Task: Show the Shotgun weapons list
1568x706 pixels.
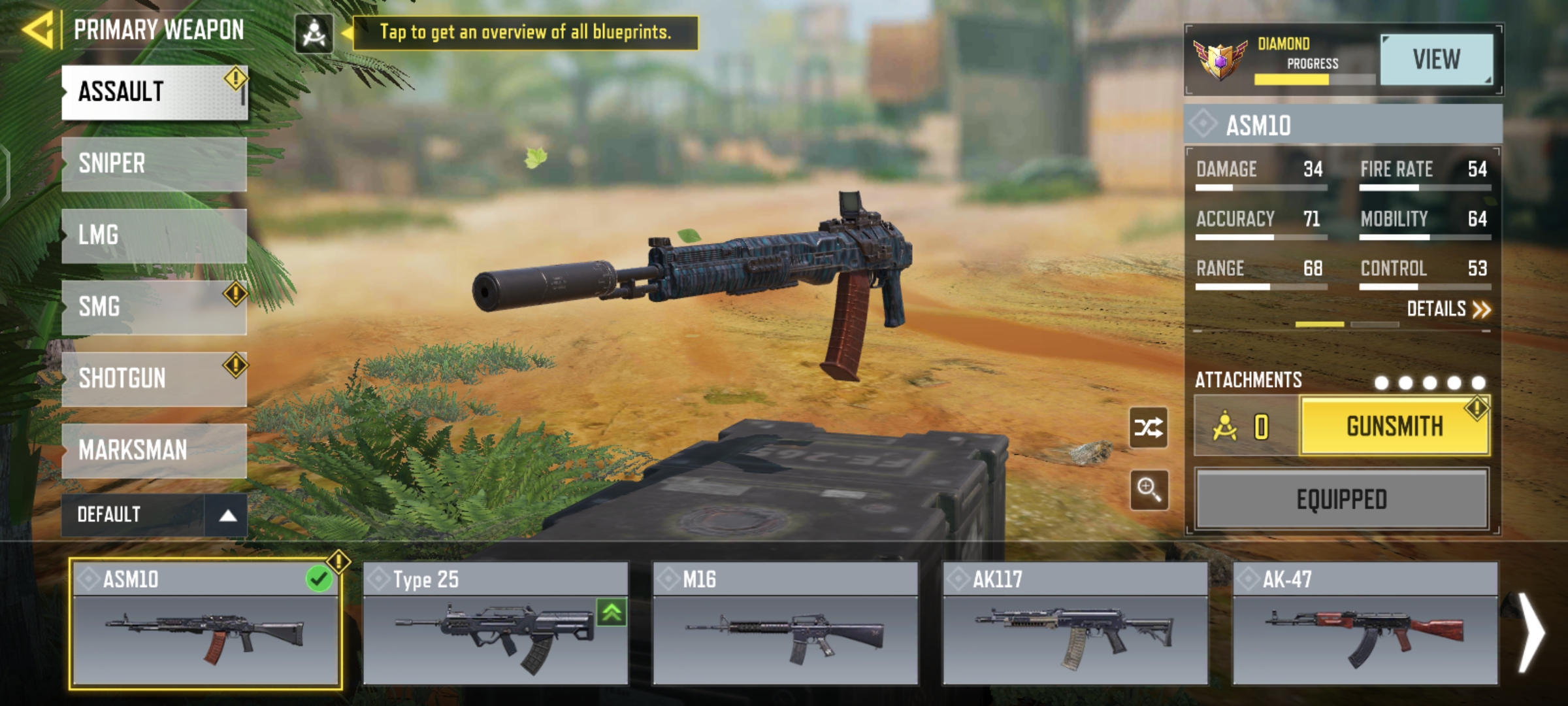Action: [x=154, y=378]
